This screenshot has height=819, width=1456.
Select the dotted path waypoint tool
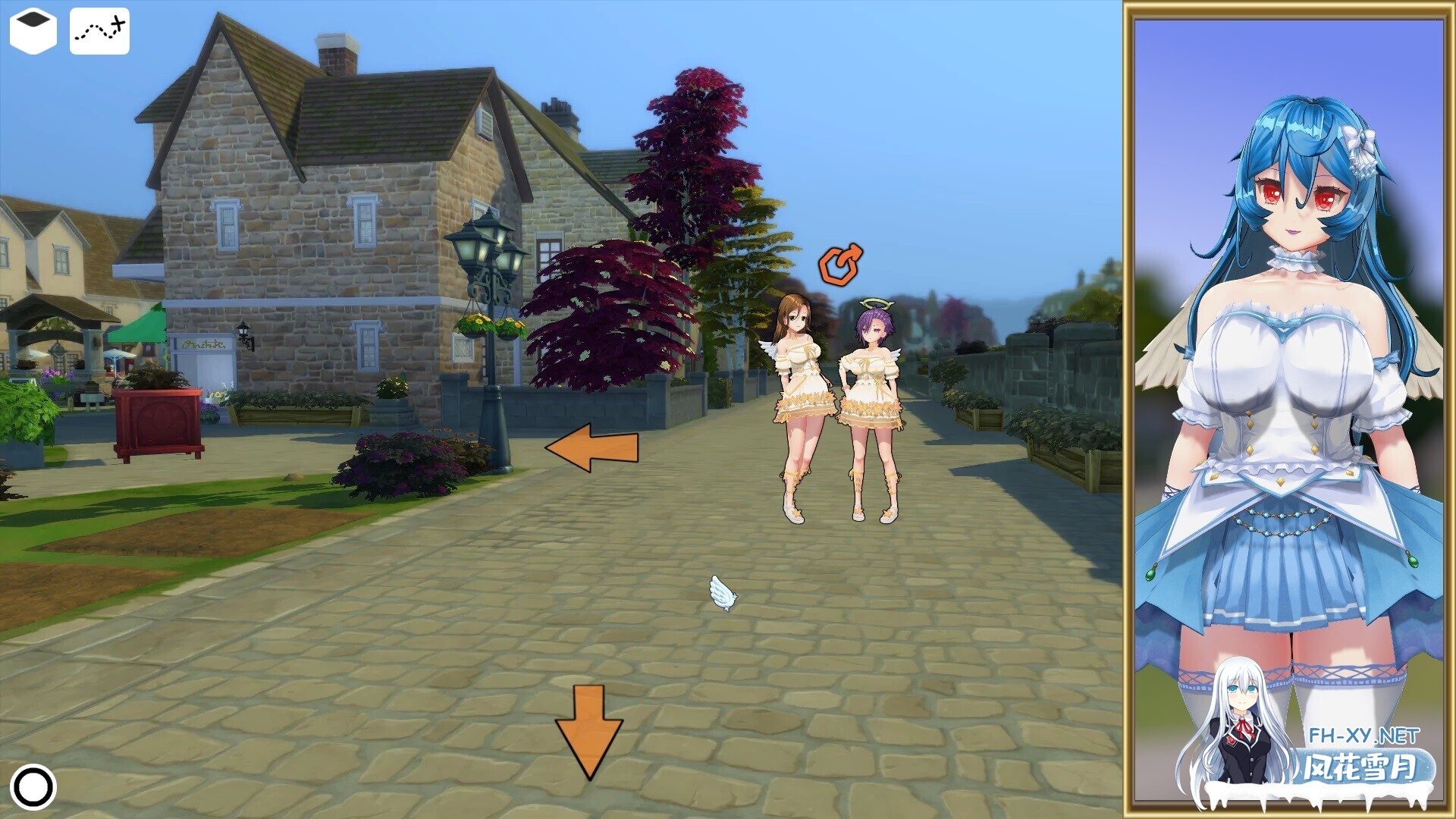[x=99, y=29]
